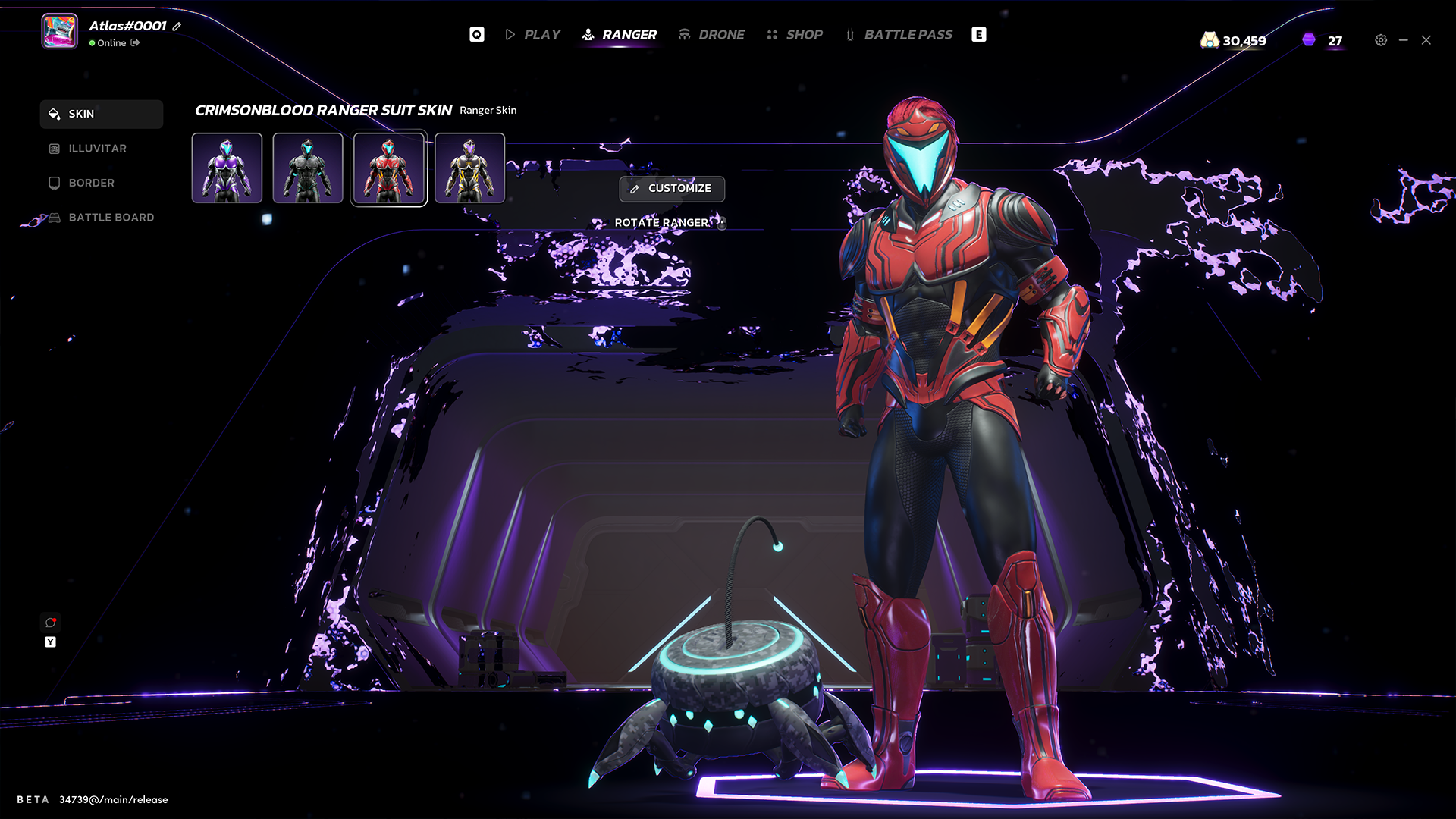
Task: Select the Crimsonblood red skin thumbnail
Action: pos(389,168)
